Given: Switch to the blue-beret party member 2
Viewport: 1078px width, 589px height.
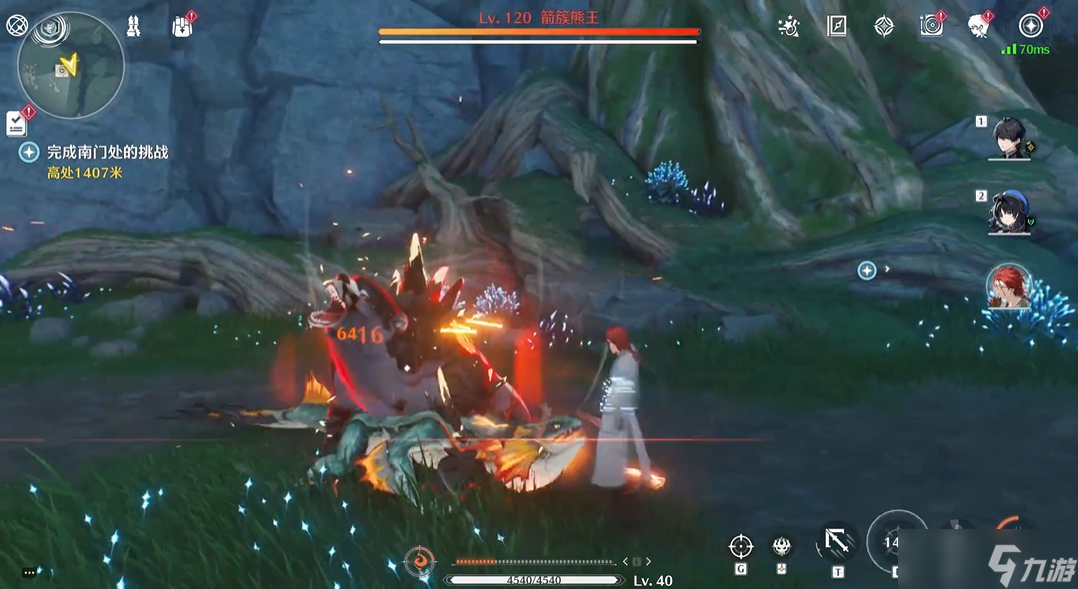Looking at the screenshot, I should tap(1010, 212).
